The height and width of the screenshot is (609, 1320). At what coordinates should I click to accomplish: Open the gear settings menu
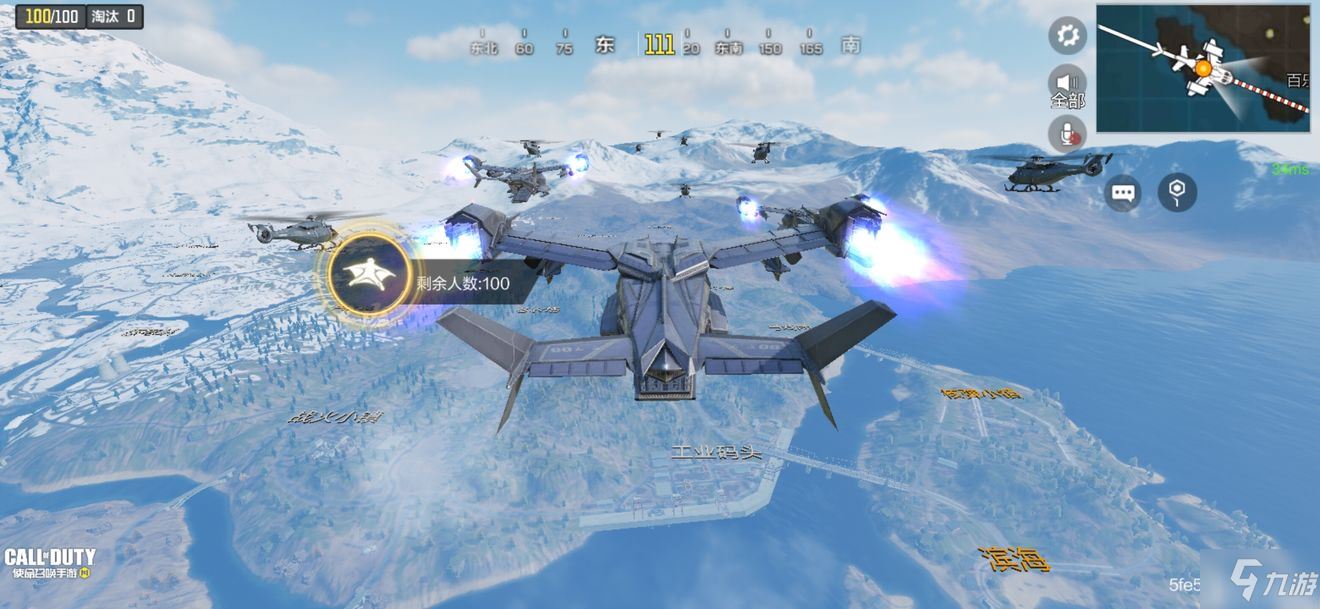coord(1067,36)
